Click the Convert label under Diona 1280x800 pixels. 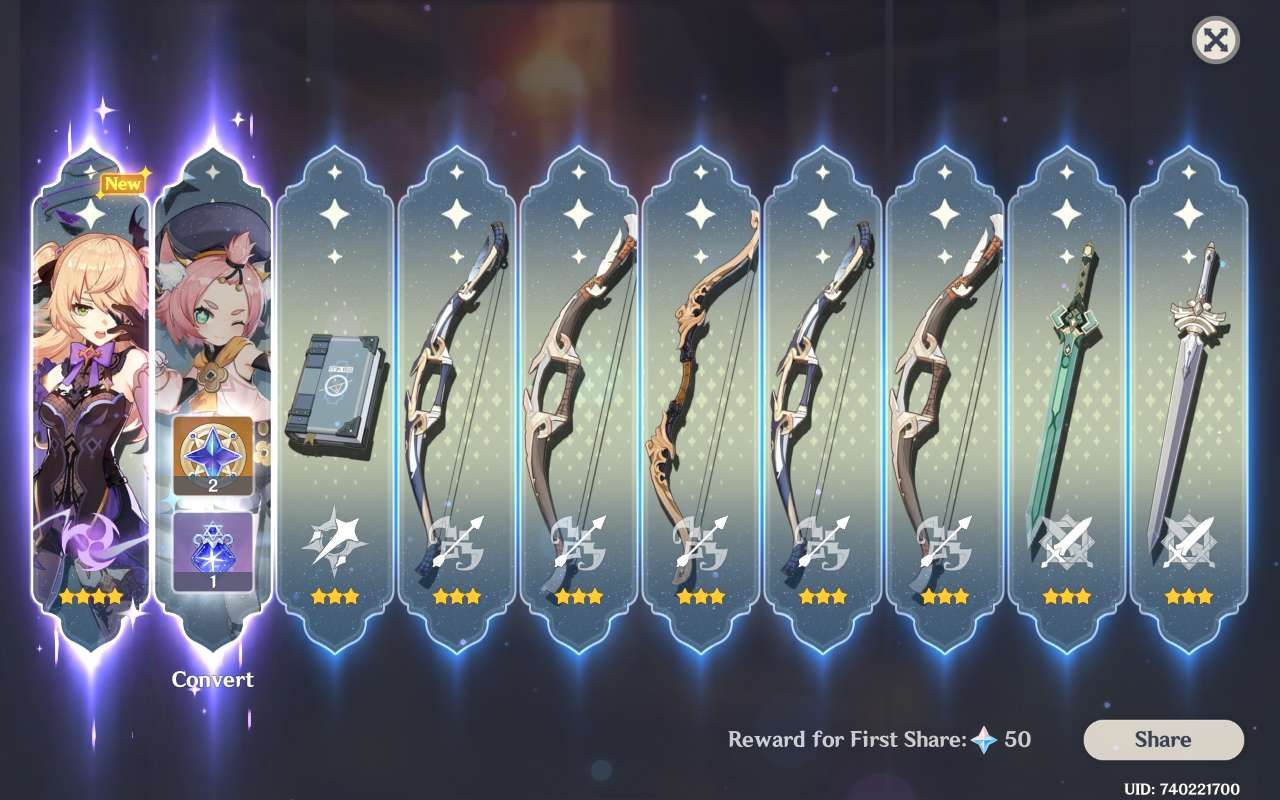point(212,680)
